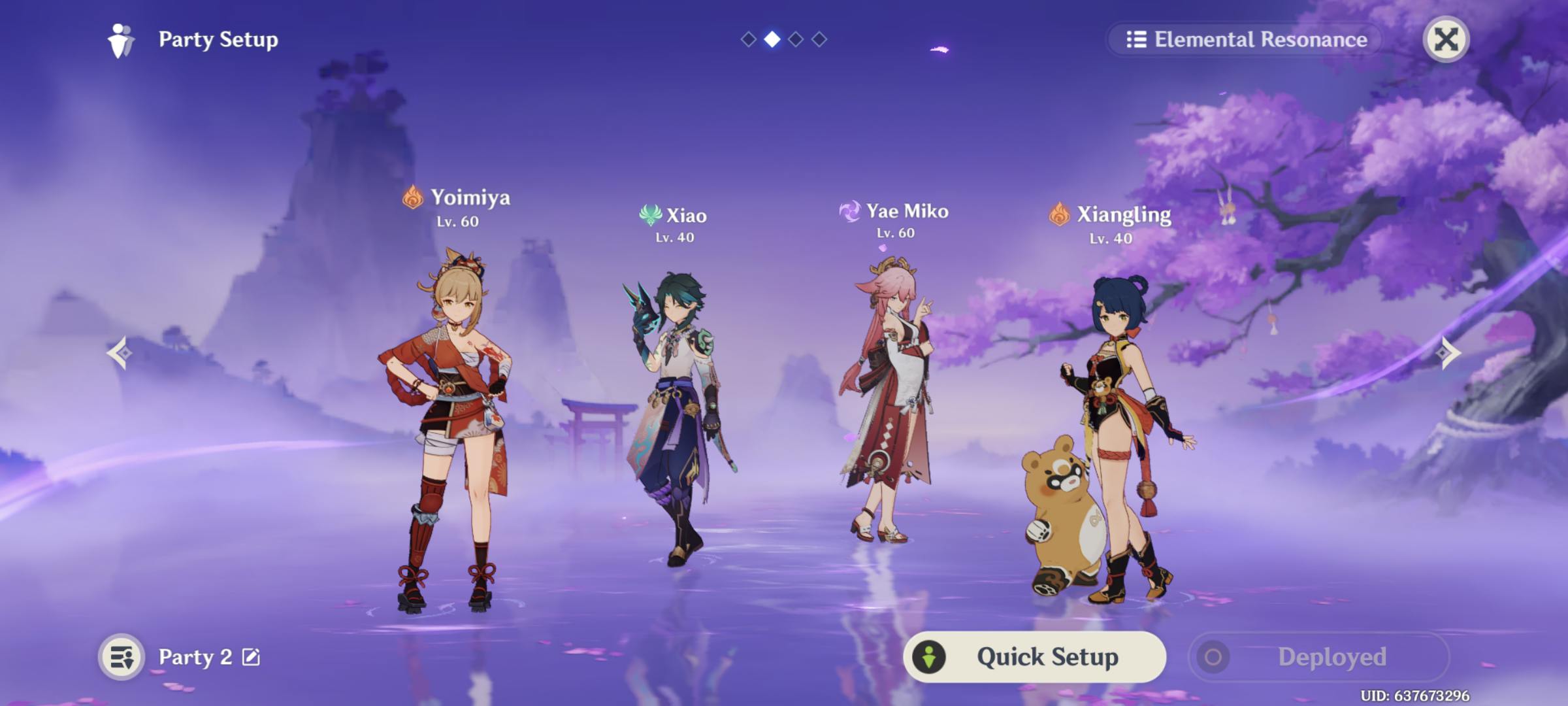
Task: Click the Deployed button
Action: 1318,656
